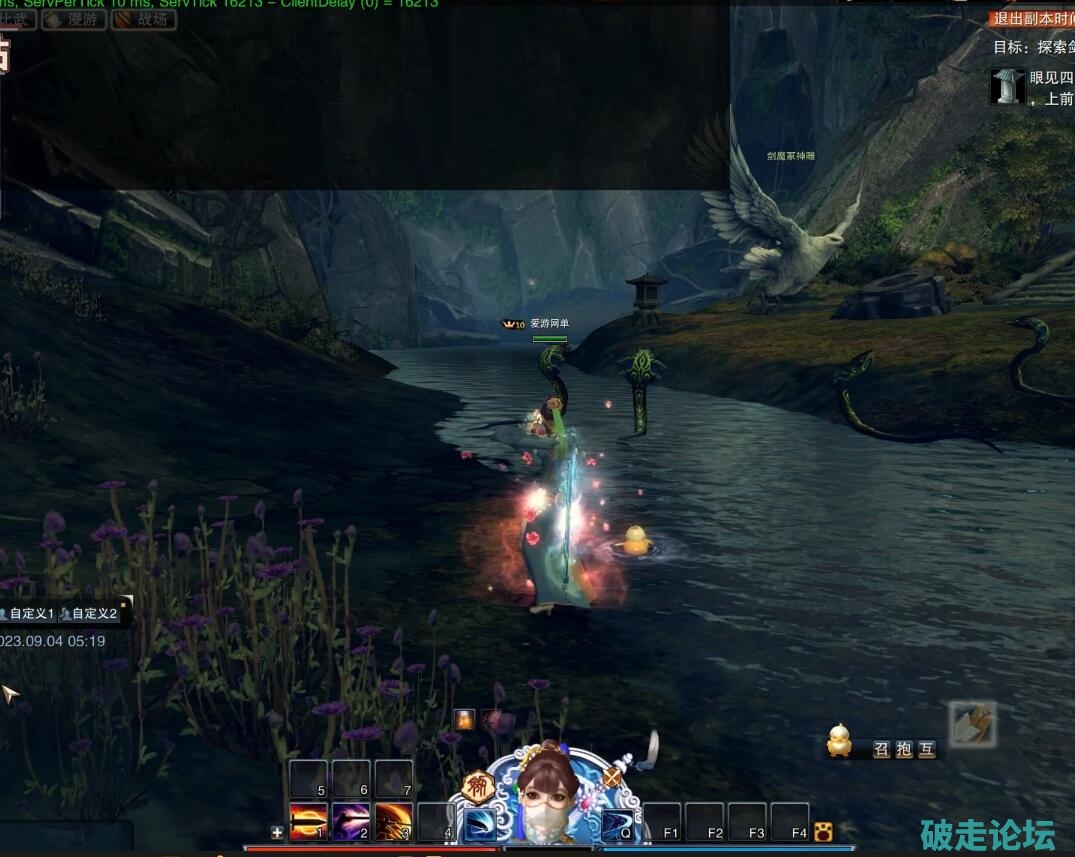Use the blue crescent skill left of portrait
The image size is (1075, 857).
tap(481, 824)
